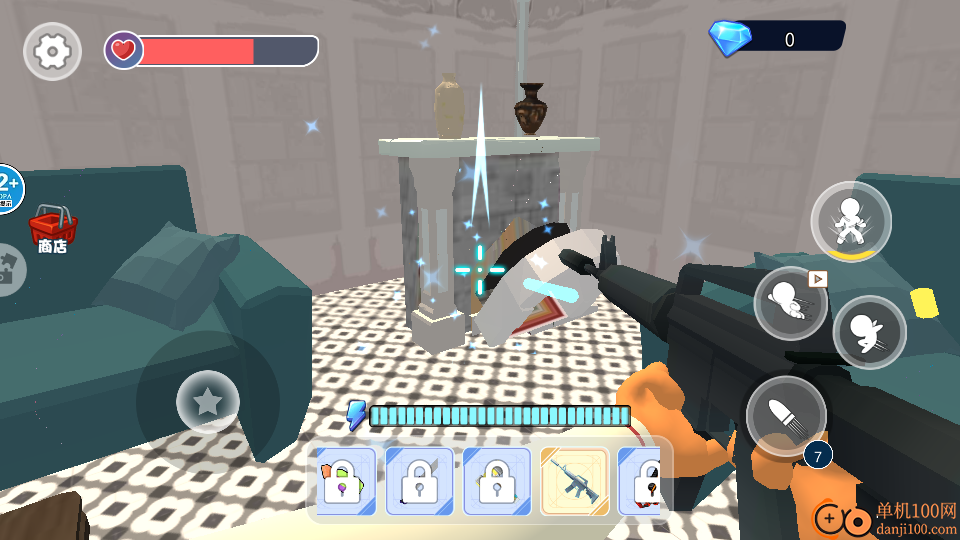Screen dimensions: 960x540
Task: Use the flying dive skill with ad badge
Action: (x=790, y=302)
